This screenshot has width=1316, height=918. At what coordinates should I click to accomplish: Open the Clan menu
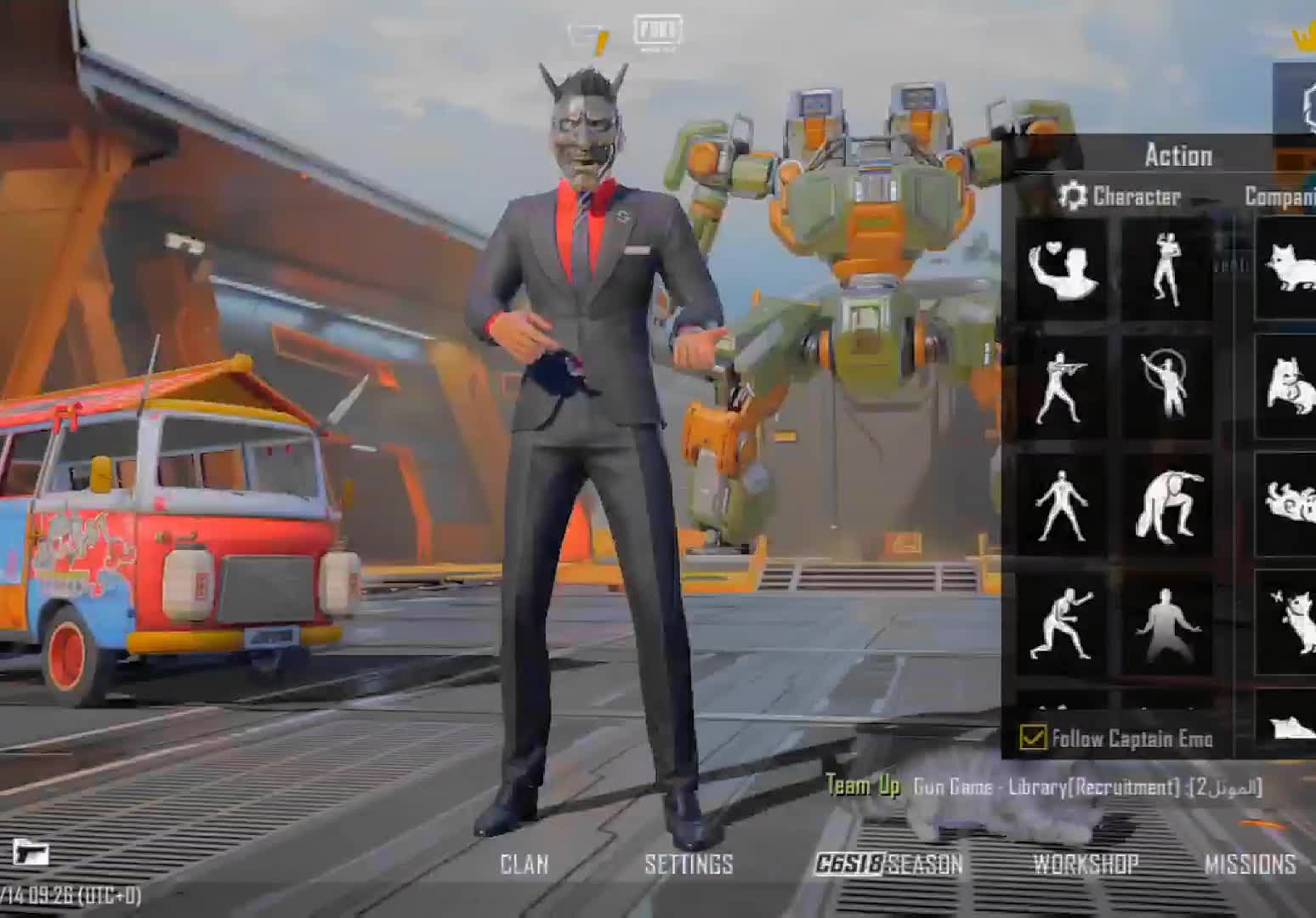coord(524,864)
